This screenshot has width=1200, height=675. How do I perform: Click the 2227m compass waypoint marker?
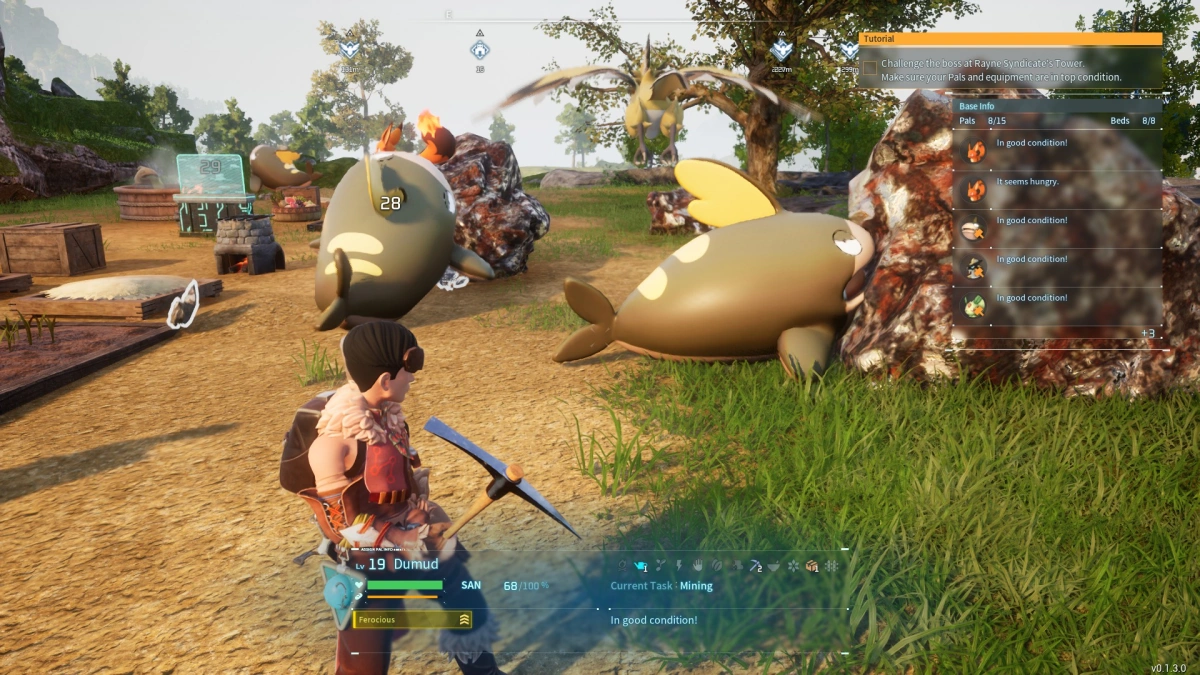[782, 50]
